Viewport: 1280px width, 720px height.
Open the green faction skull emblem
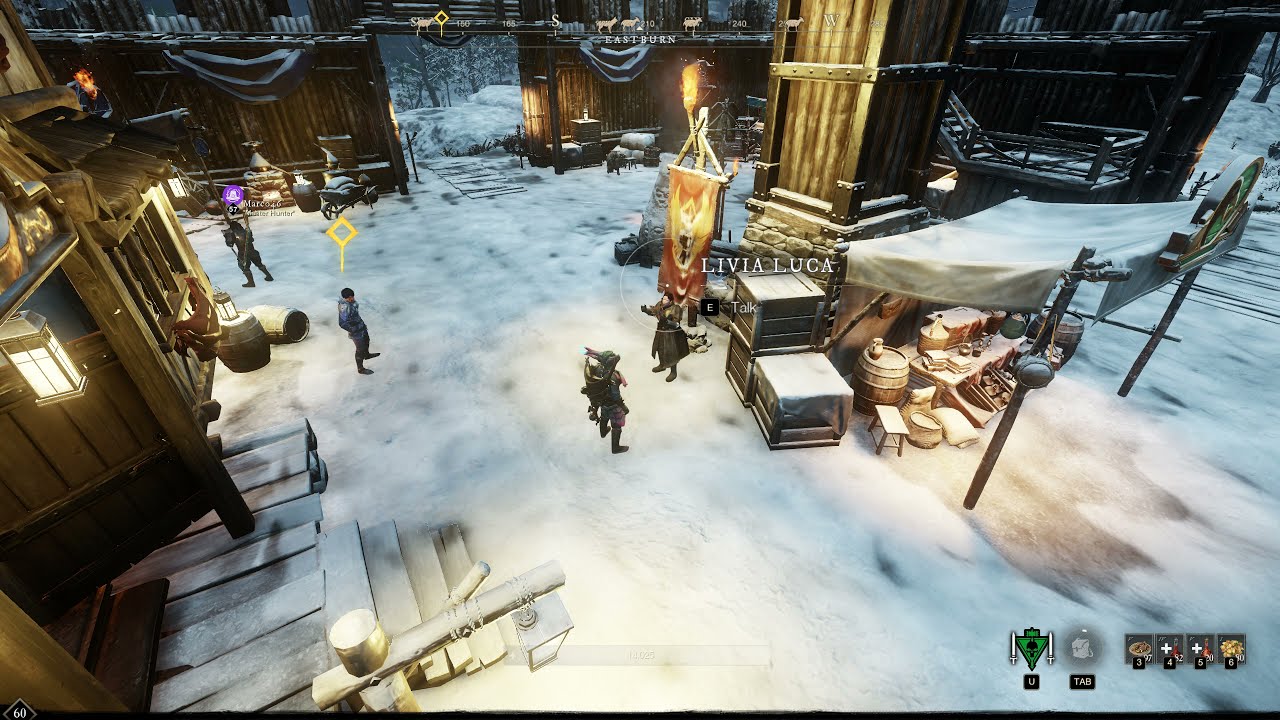click(x=1032, y=649)
